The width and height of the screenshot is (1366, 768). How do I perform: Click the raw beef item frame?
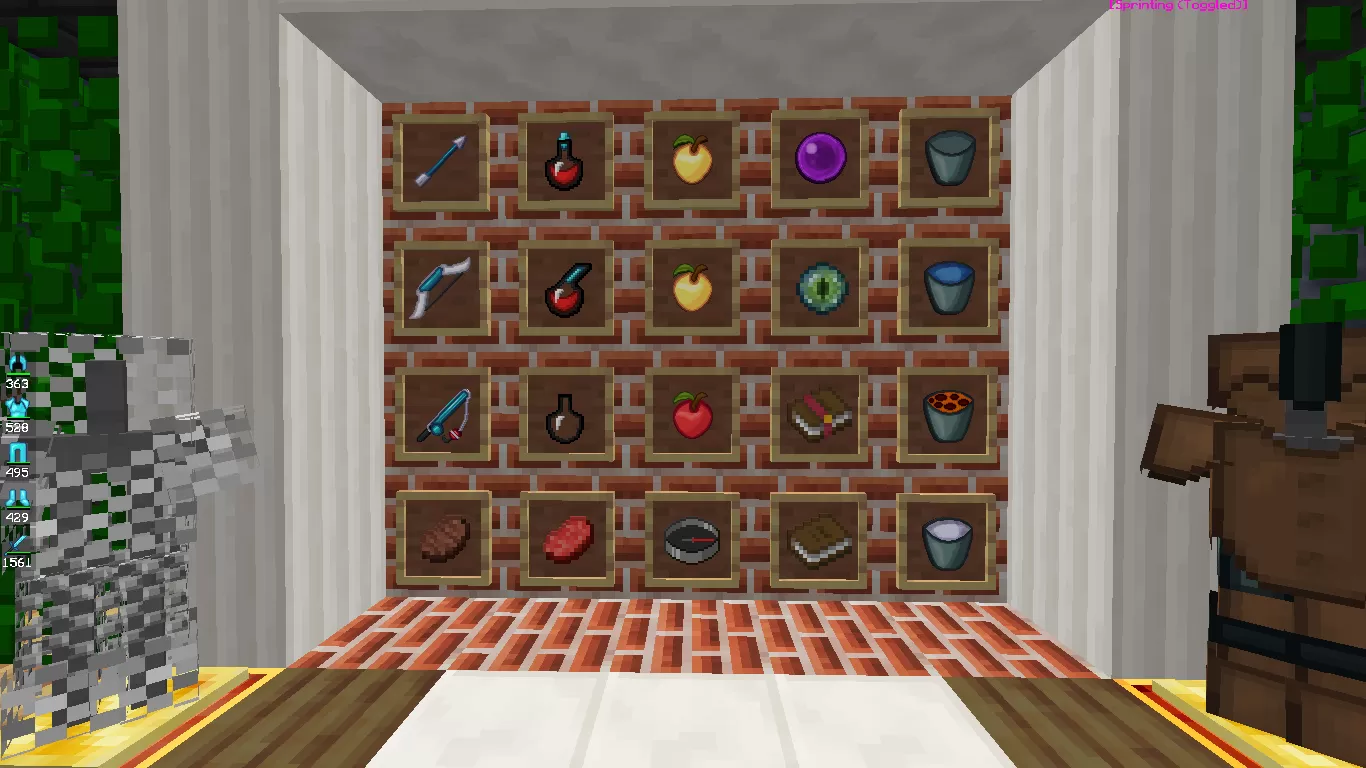567,540
